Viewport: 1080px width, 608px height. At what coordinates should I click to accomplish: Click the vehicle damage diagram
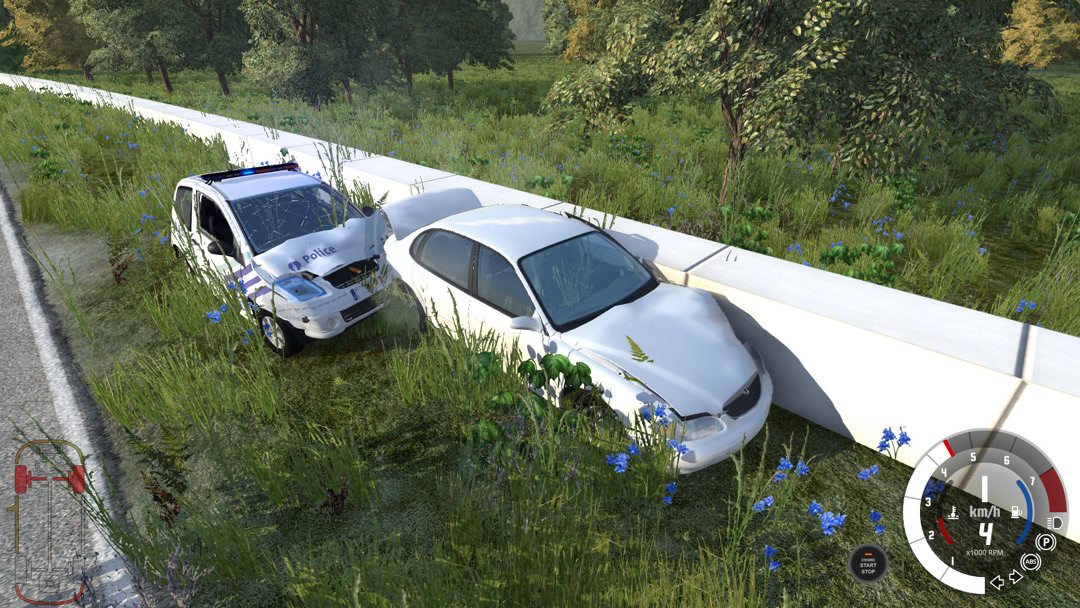(49, 521)
